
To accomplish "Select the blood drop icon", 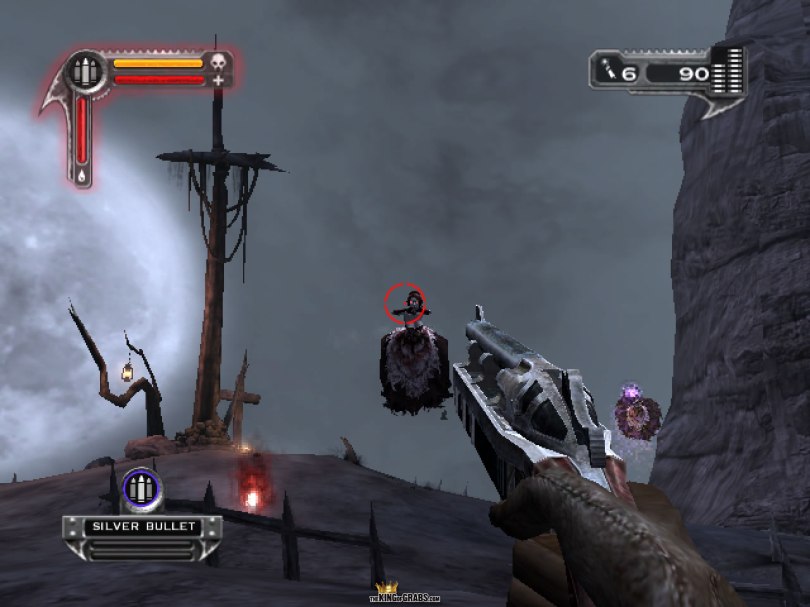I will [x=82, y=175].
